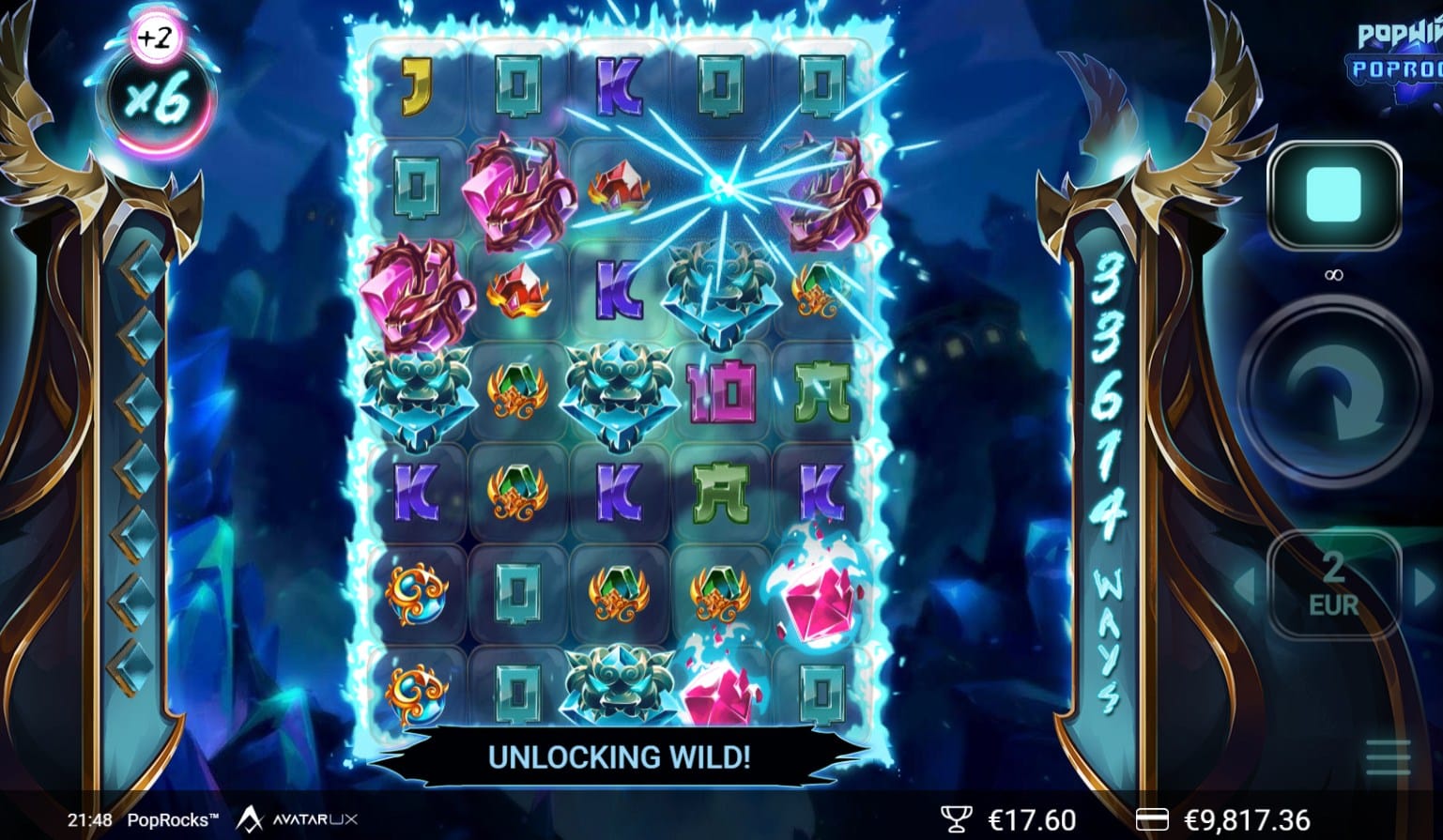The height and width of the screenshot is (840, 1443).
Task: Increase the bet with the right arrow
Action: click(x=1426, y=586)
